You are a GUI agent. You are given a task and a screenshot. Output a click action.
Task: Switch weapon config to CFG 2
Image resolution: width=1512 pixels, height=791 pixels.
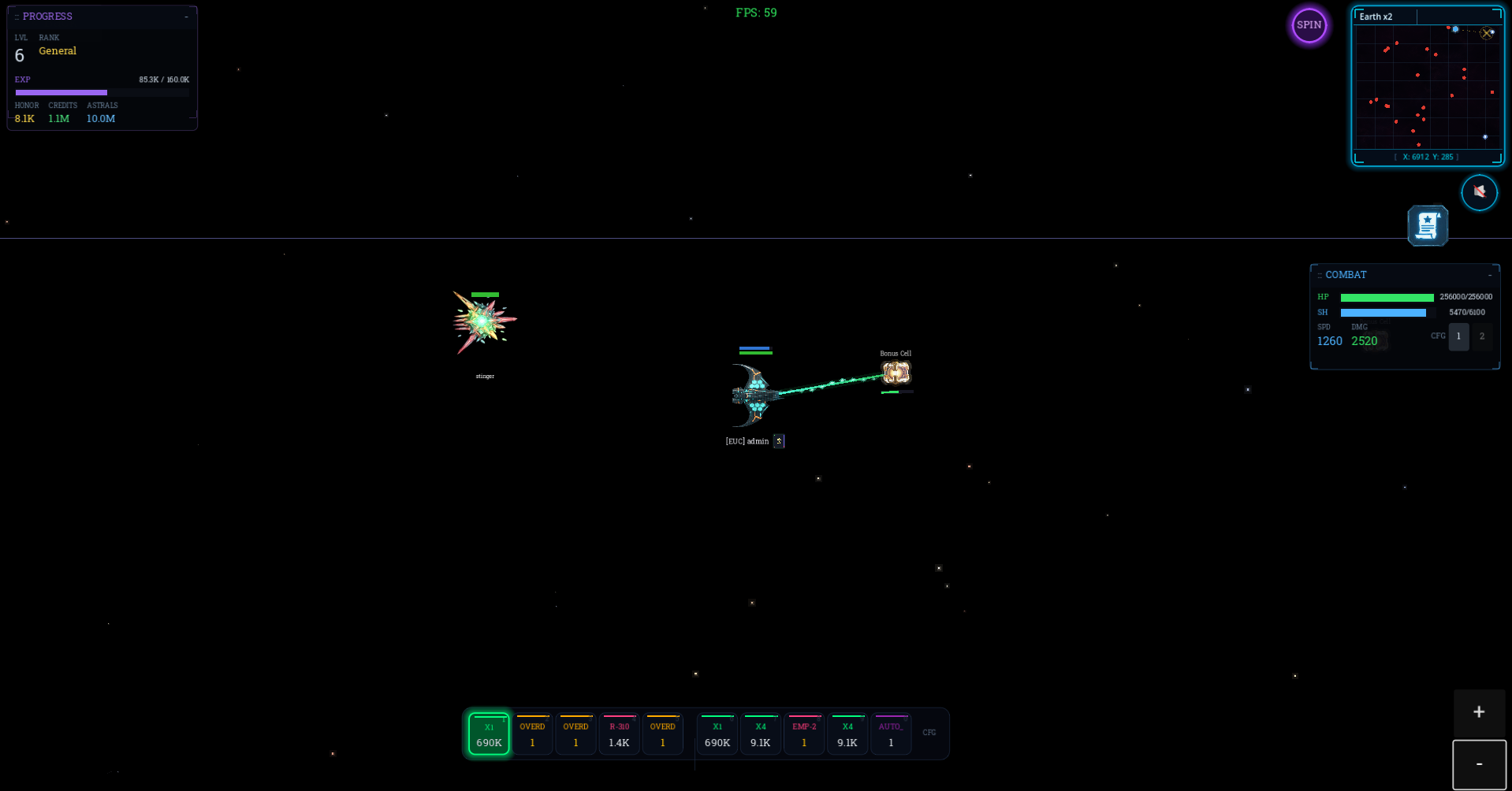click(1482, 336)
